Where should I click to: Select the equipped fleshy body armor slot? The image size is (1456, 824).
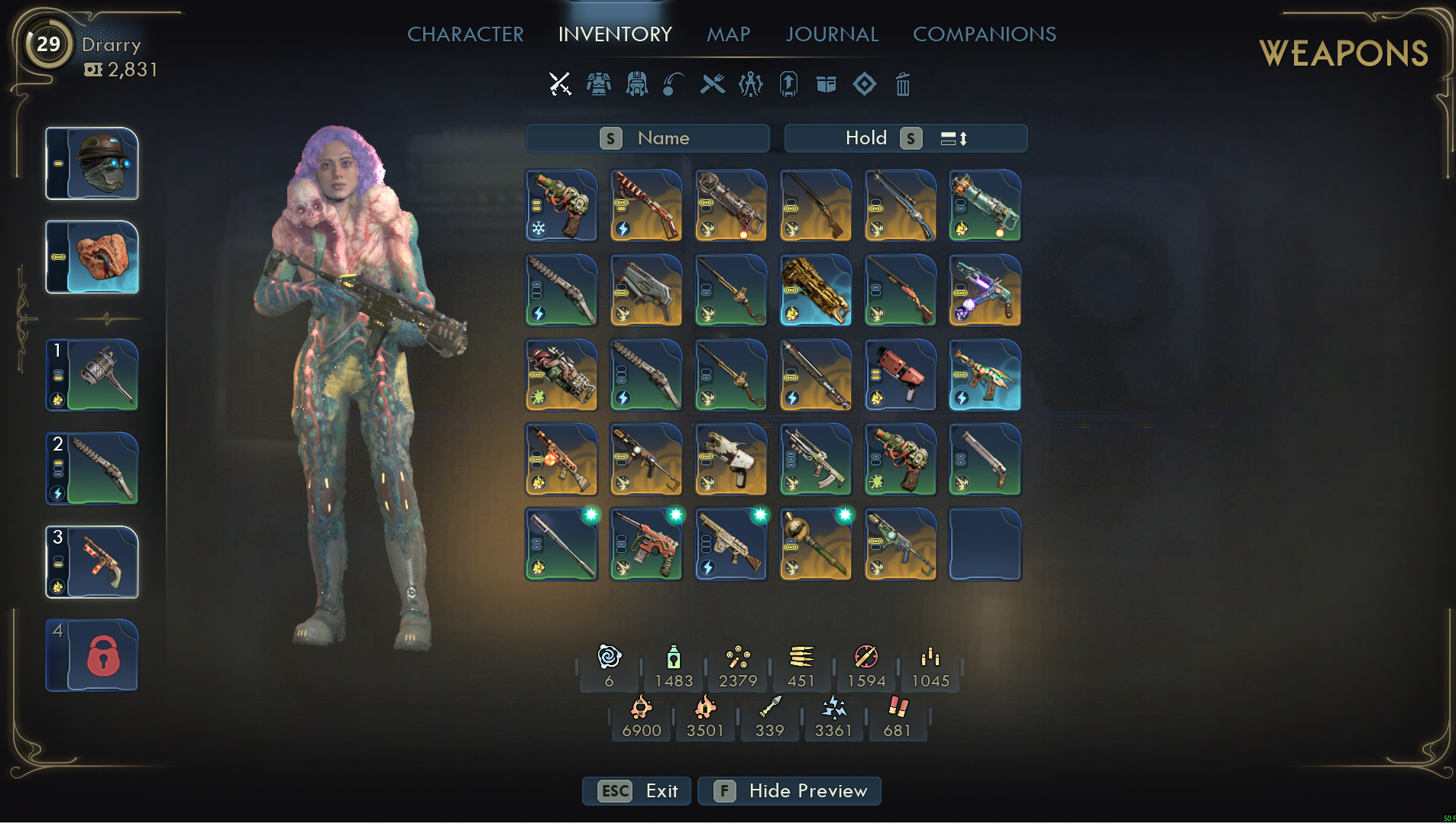click(92, 257)
